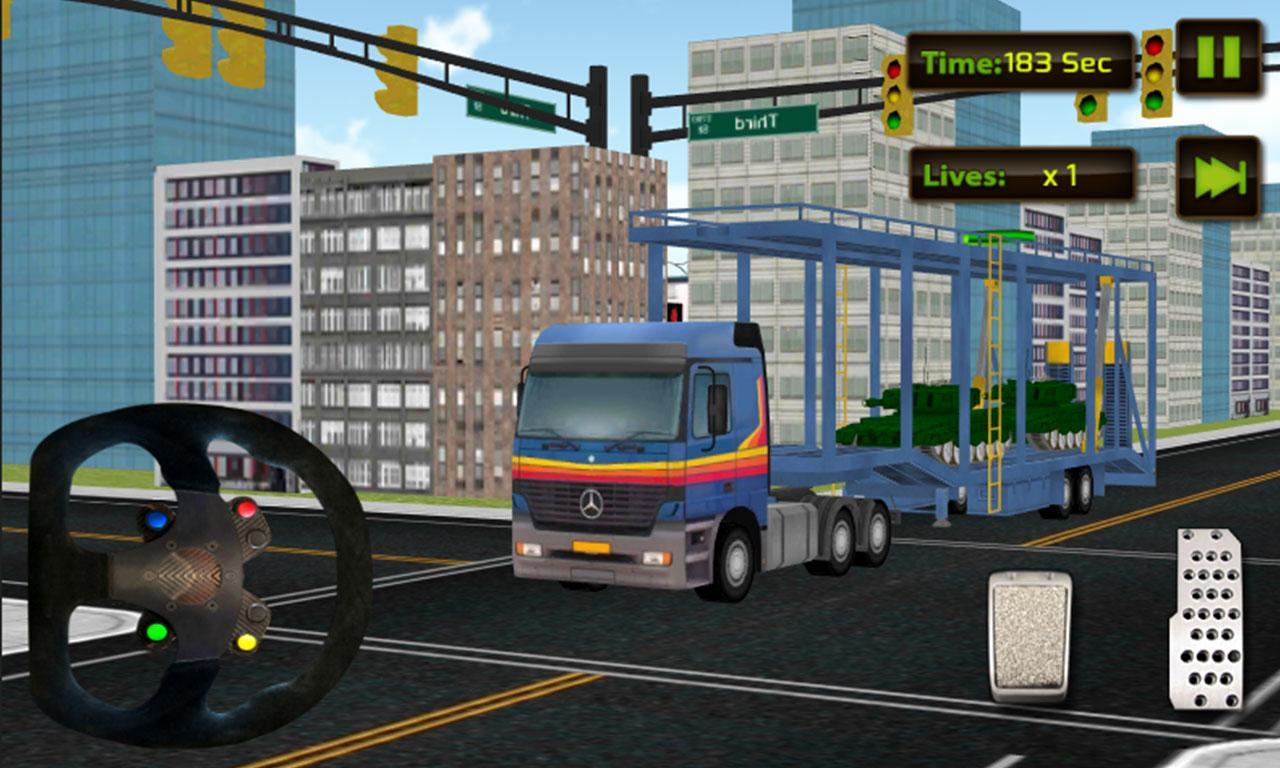Step on the brake pedal
Screen dimensions: 1280x768
[1029, 636]
